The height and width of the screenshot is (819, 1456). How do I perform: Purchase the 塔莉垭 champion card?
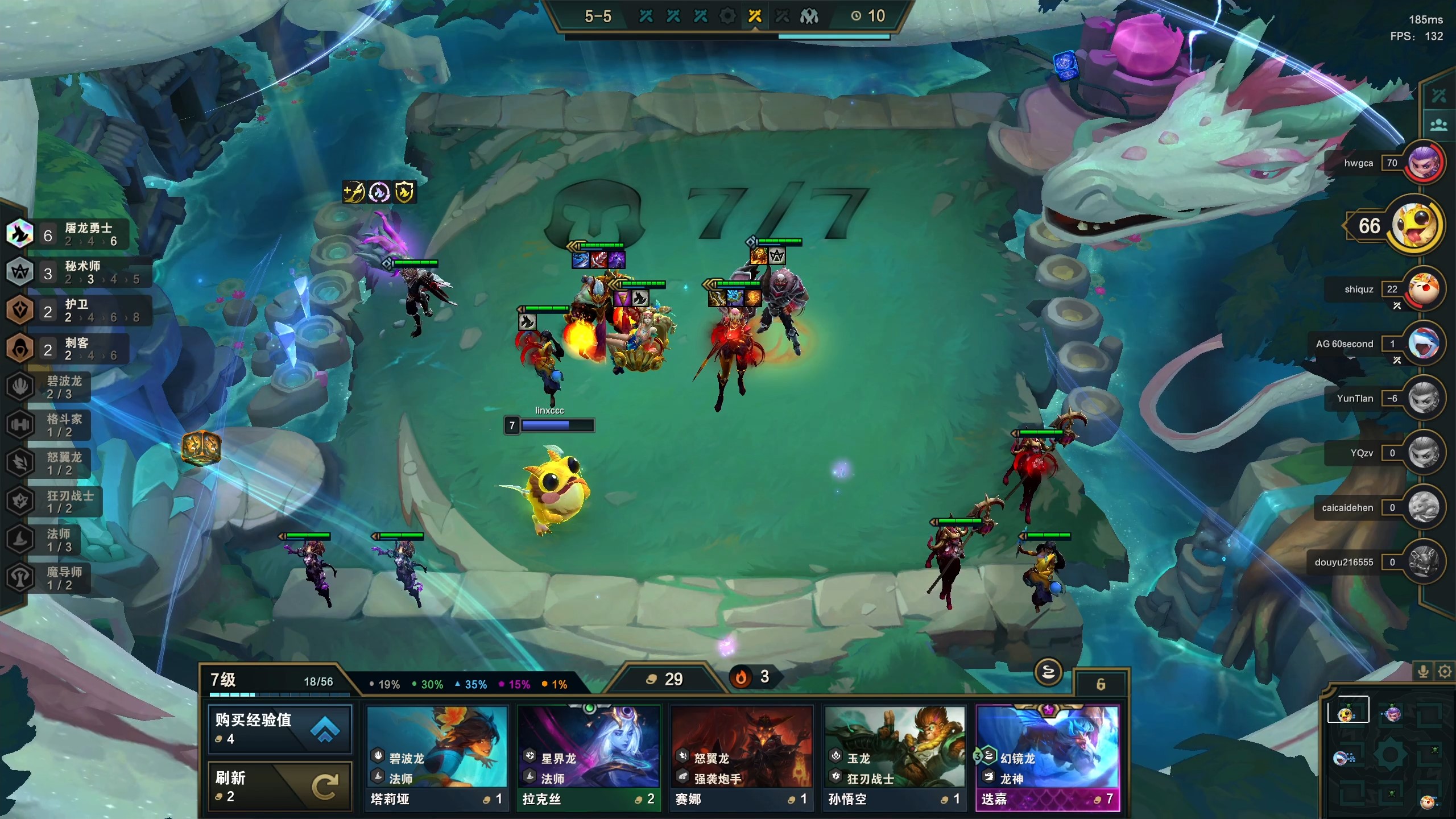click(436, 758)
